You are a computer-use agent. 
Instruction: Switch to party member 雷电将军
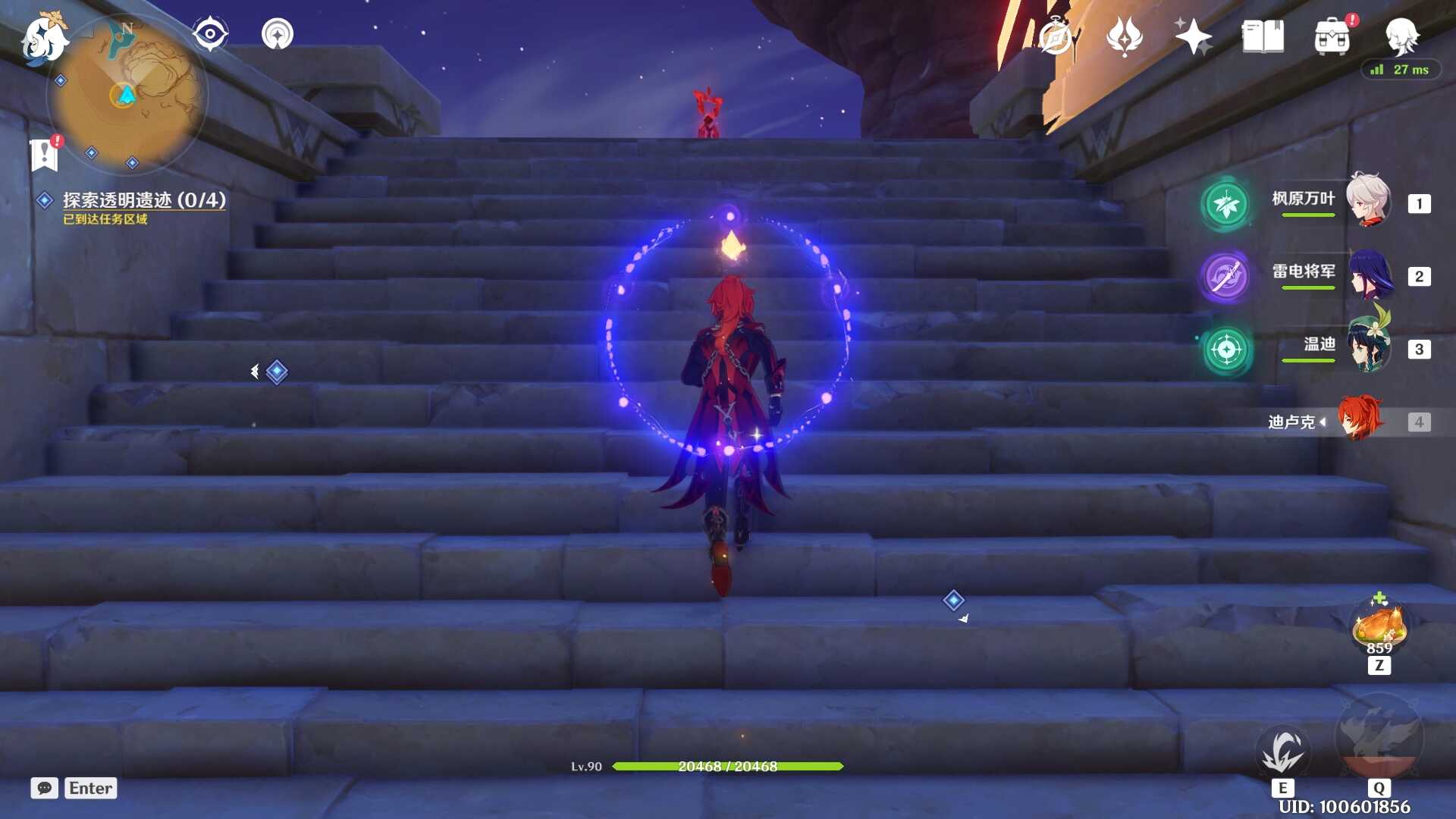click(1370, 275)
